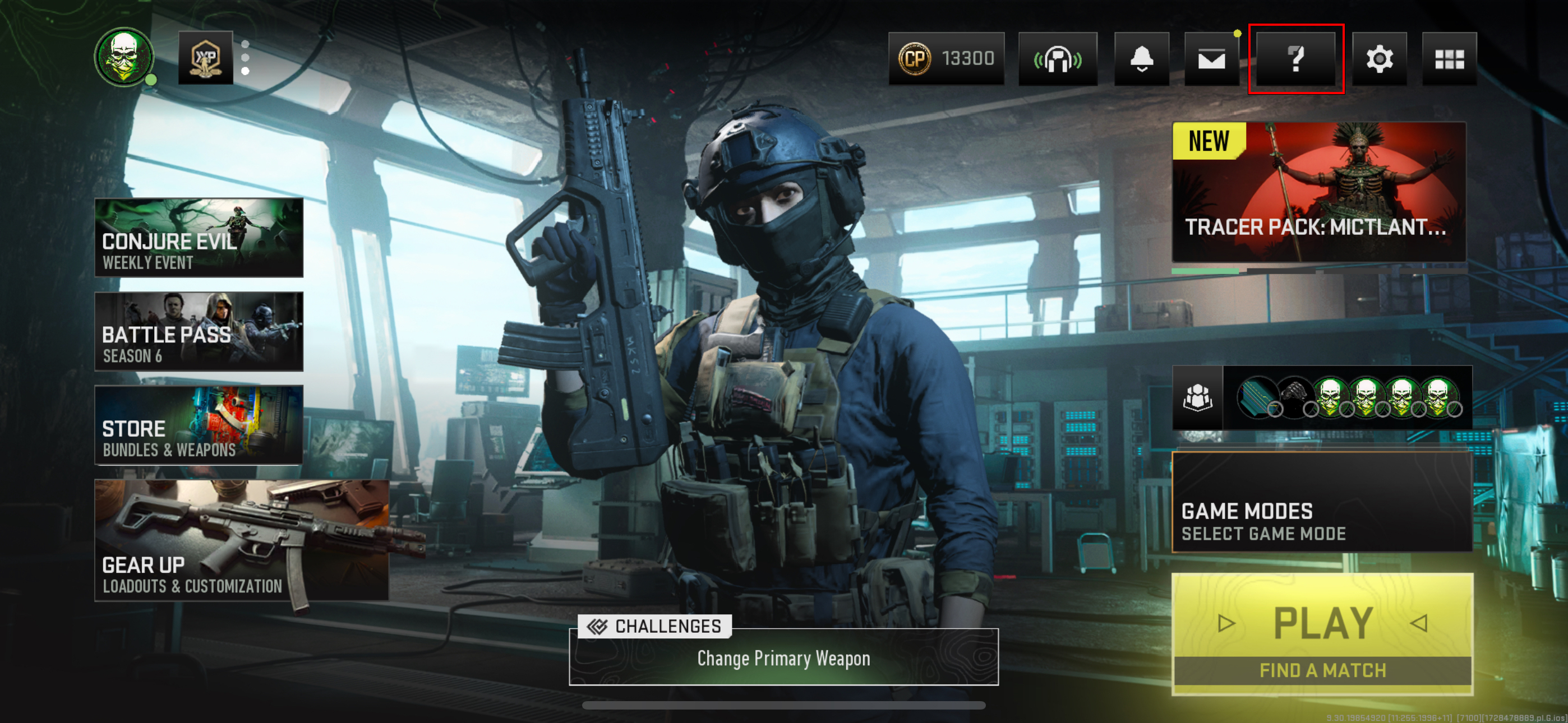The width and height of the screenshot is (1568, 723).
Task: Choose Game Modes selection panel
Action: [x=1322, y=502]
